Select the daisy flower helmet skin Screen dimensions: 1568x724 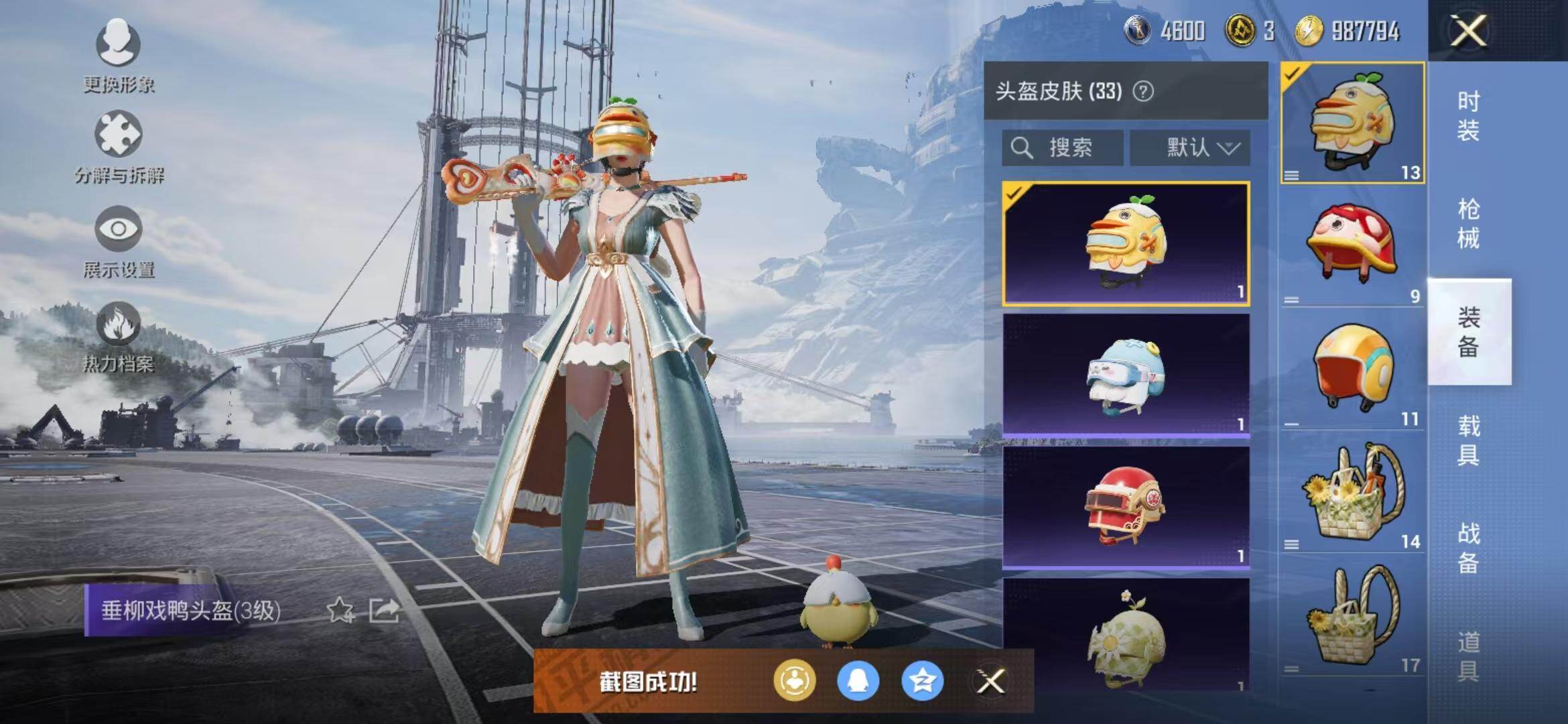(1126, 637)
